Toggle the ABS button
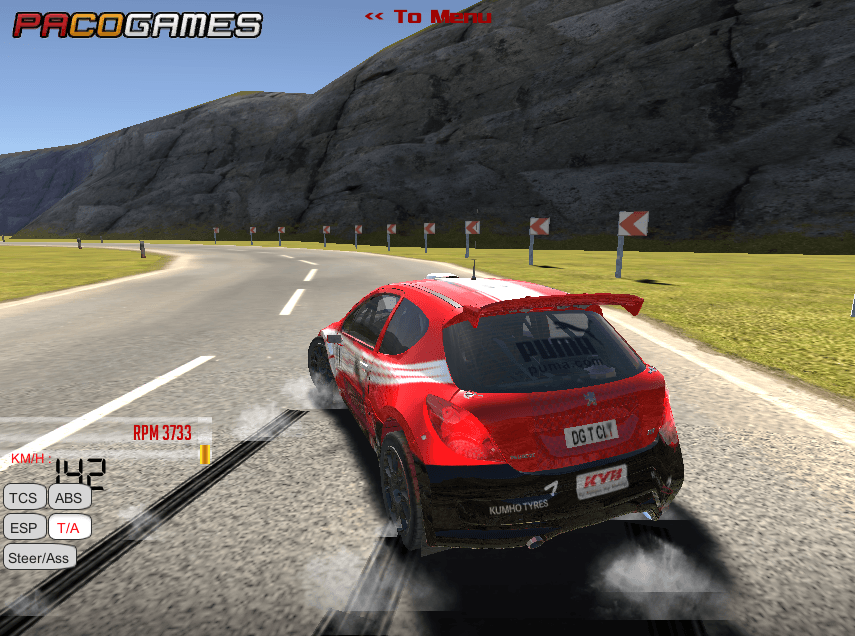The width and height of the screenshot is (855, 636). tap(69, 497)
